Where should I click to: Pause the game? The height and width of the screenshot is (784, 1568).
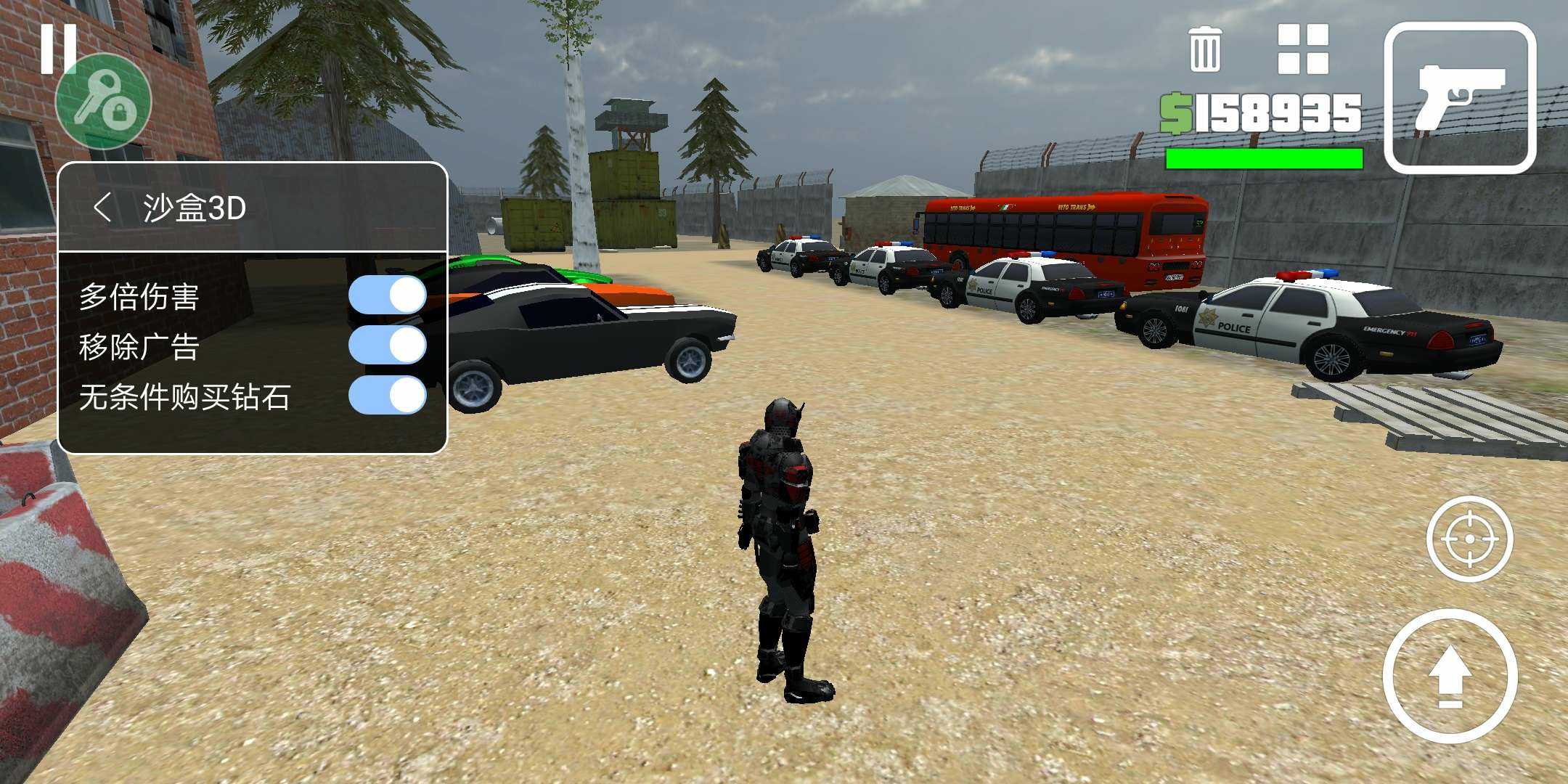tap(58, 49)
